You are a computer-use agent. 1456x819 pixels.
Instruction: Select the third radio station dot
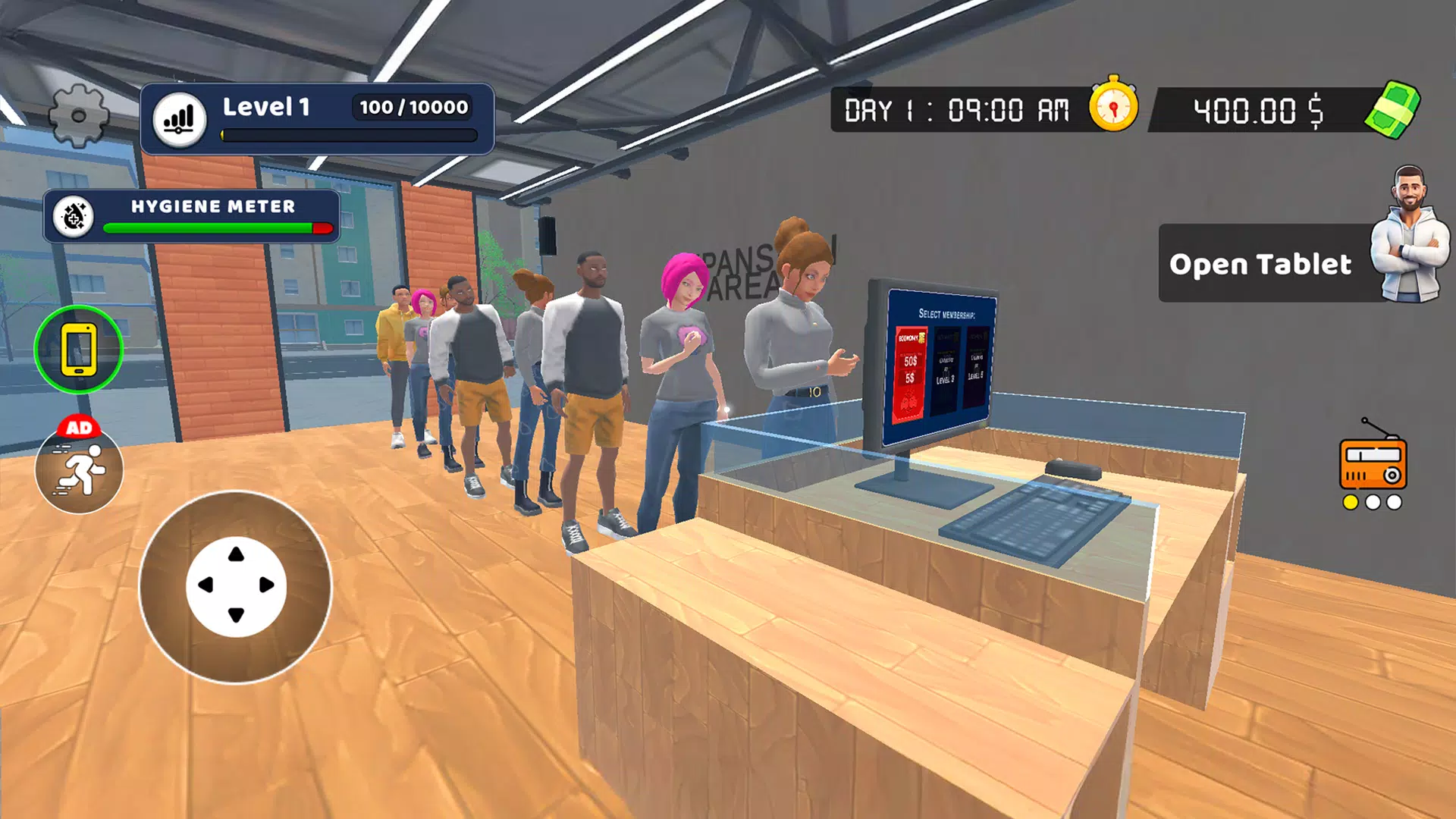click(1394, 502)
